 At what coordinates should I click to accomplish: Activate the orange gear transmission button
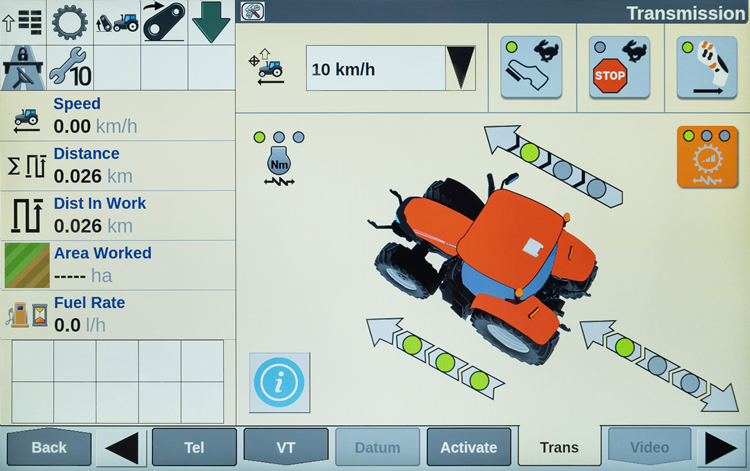click(706, 156)
